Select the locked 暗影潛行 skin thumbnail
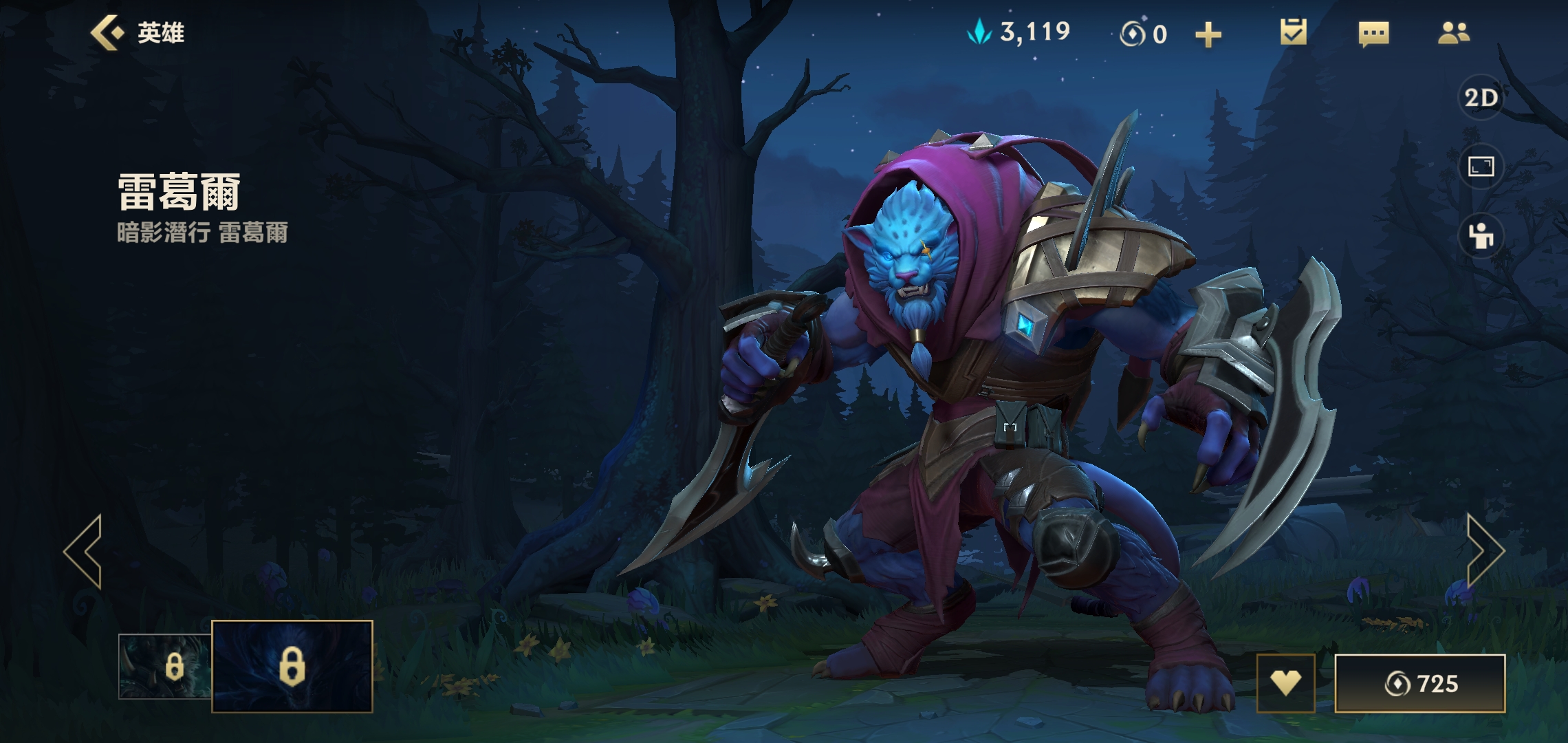The image size is (1568, 743). 292,666
